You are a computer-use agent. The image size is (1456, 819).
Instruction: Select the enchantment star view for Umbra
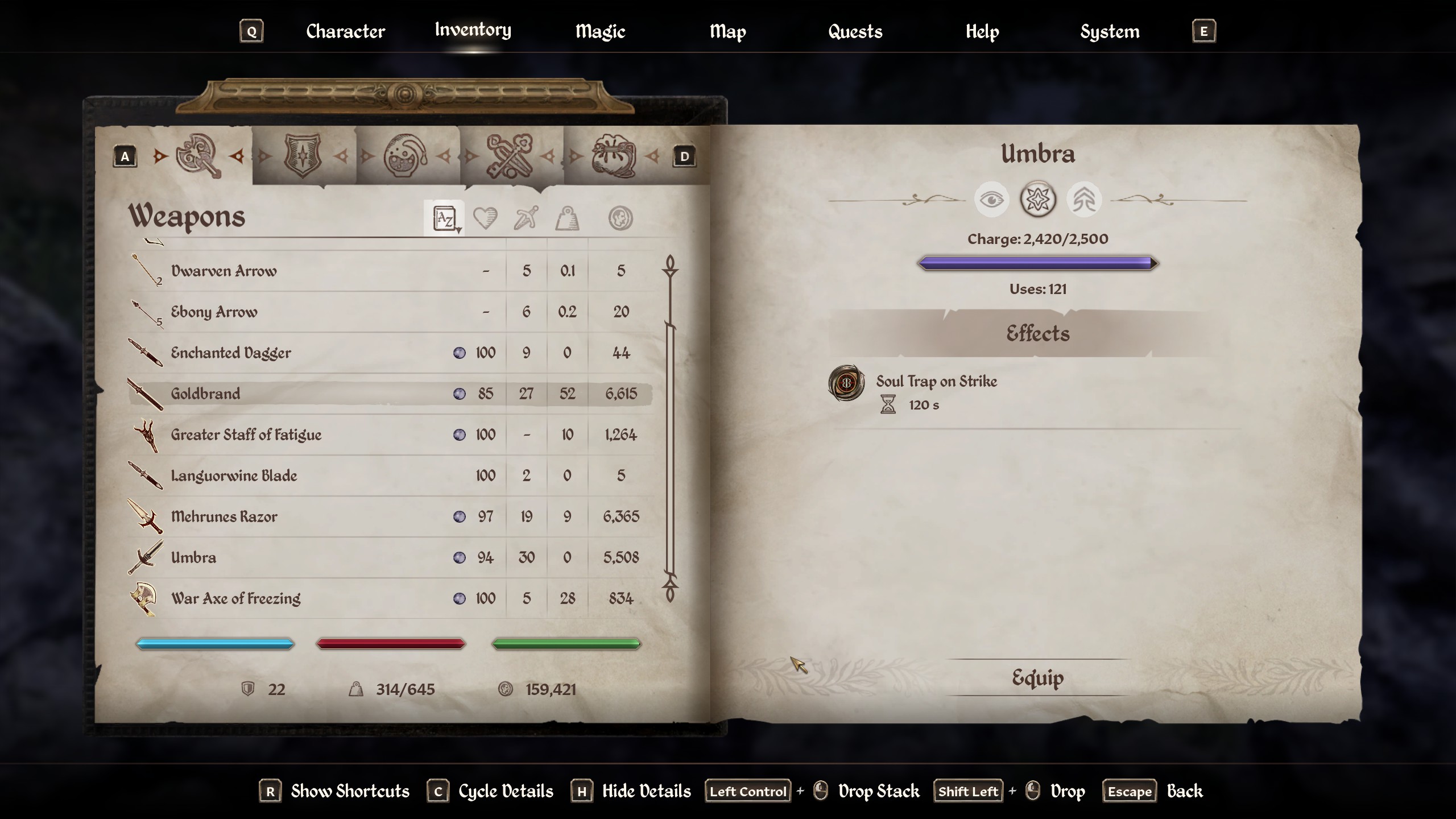click(x=1038, y=199)
